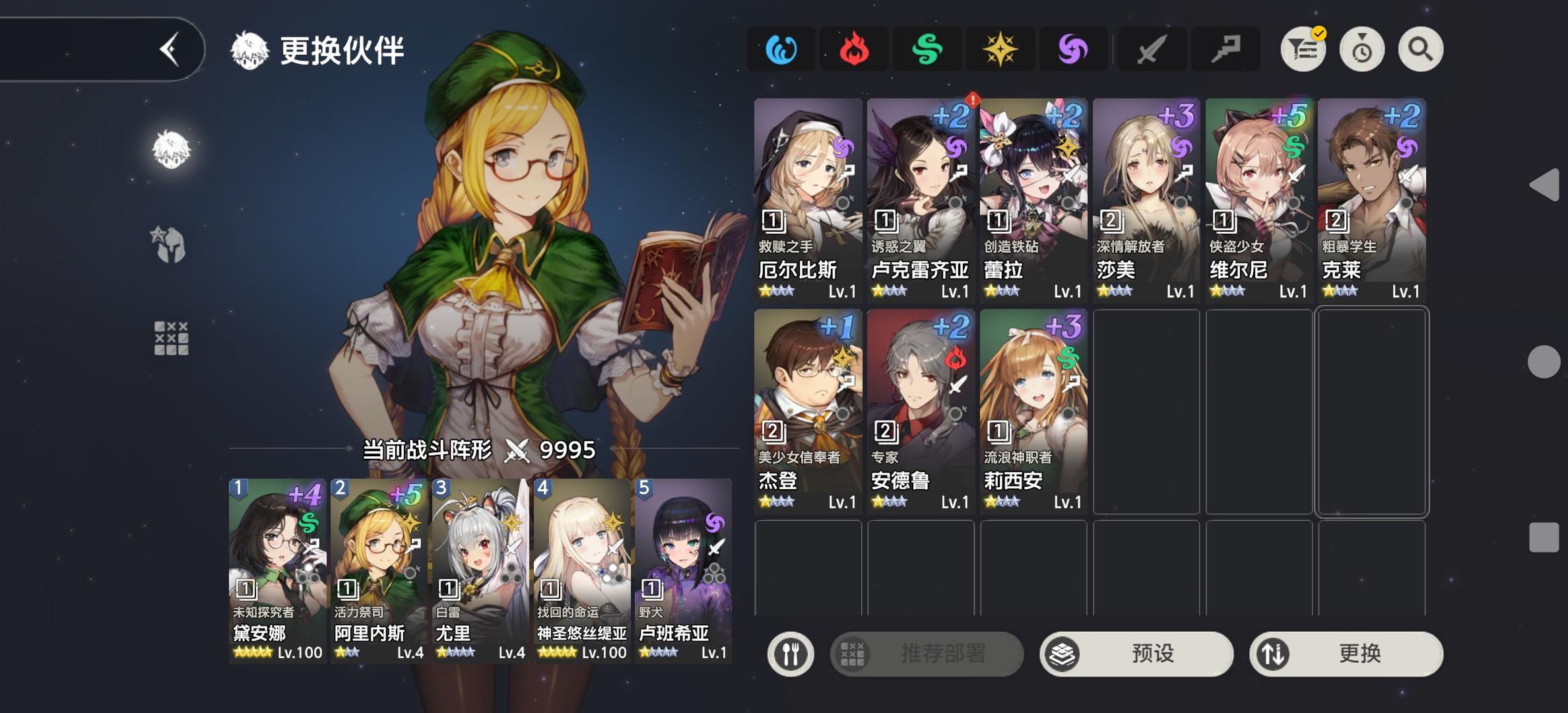
Task: Select the sword weapon filter
Action: [1152, 48]
